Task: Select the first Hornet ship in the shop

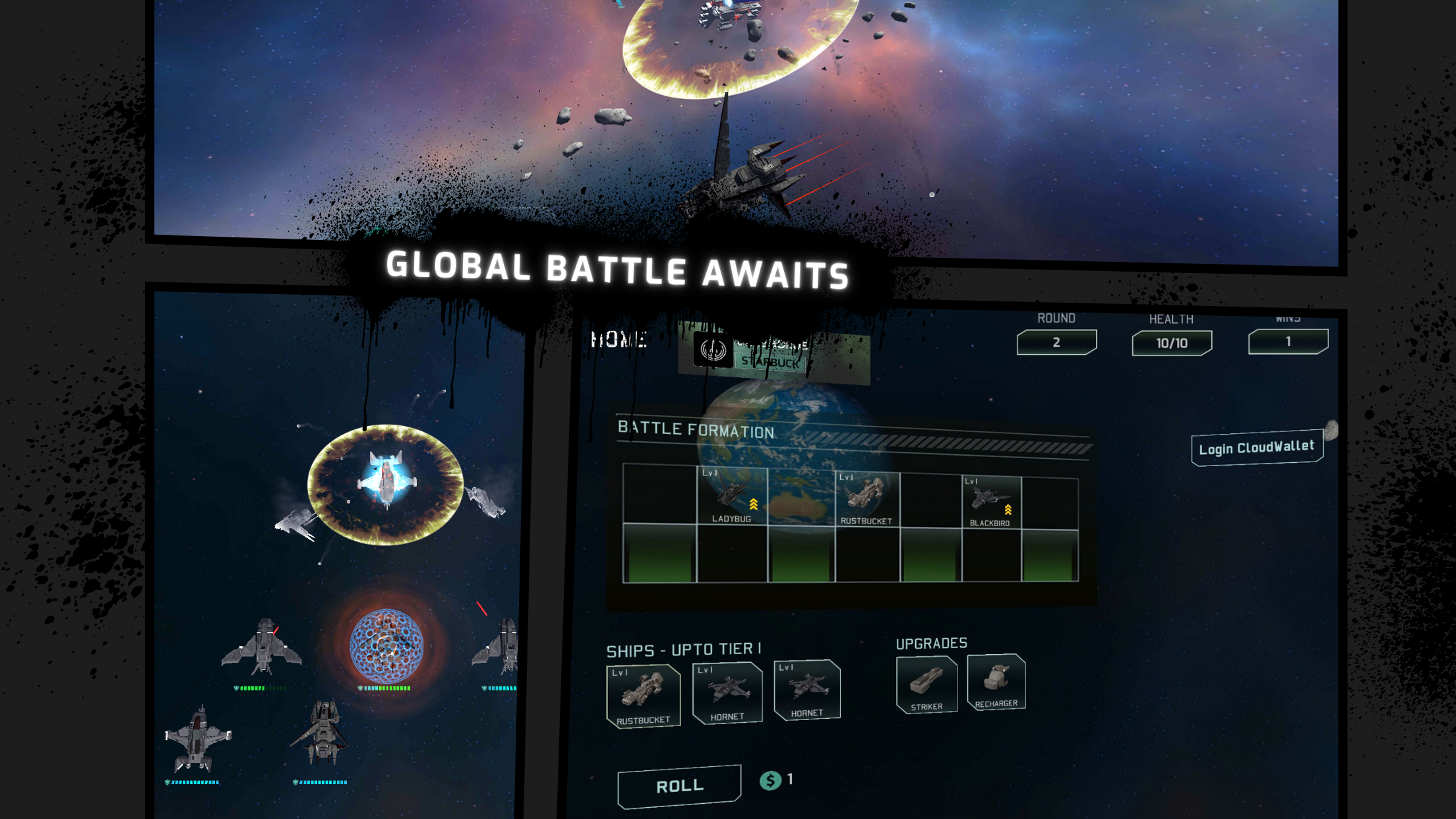Action: 727,691
